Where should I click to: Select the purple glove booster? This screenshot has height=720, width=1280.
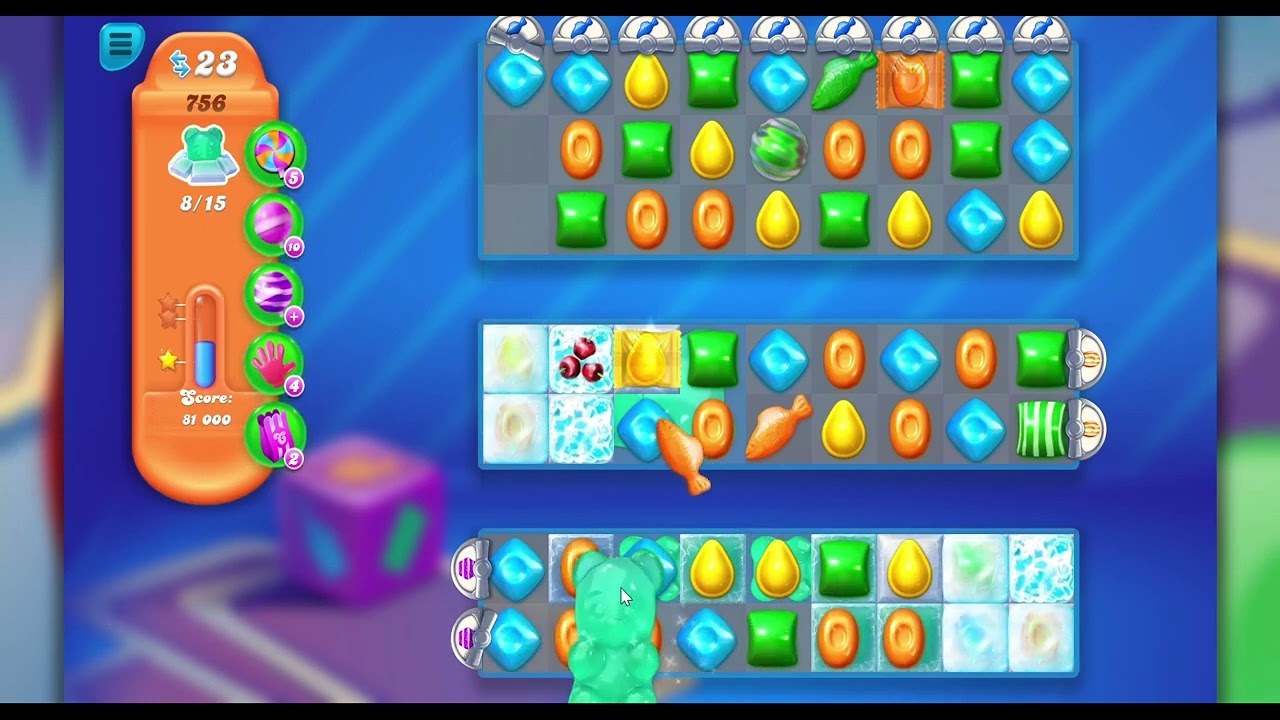point(273,434)
